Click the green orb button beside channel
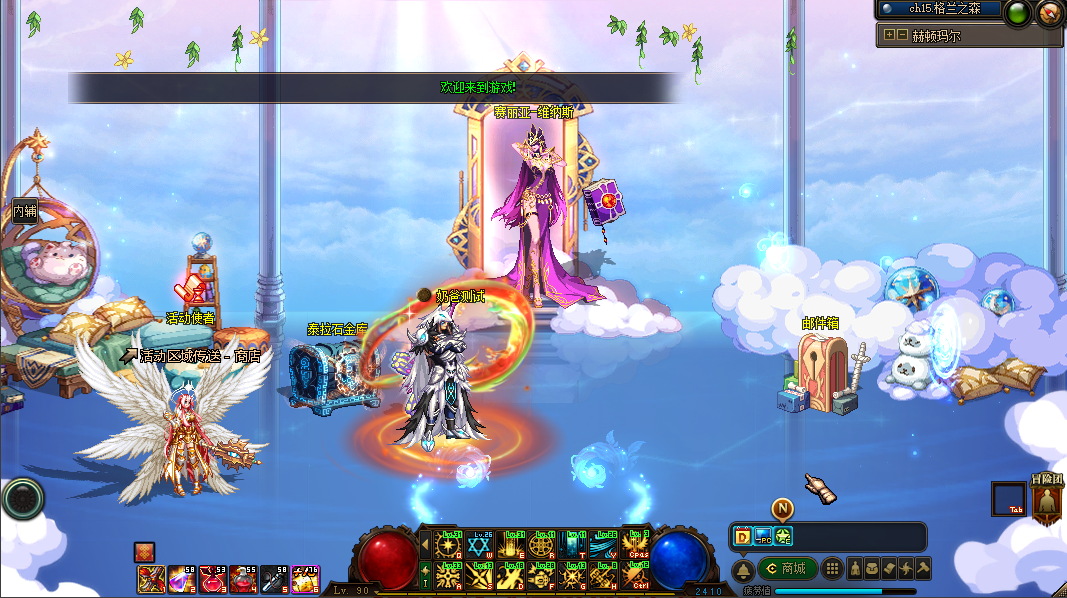 pos(1017,12)
